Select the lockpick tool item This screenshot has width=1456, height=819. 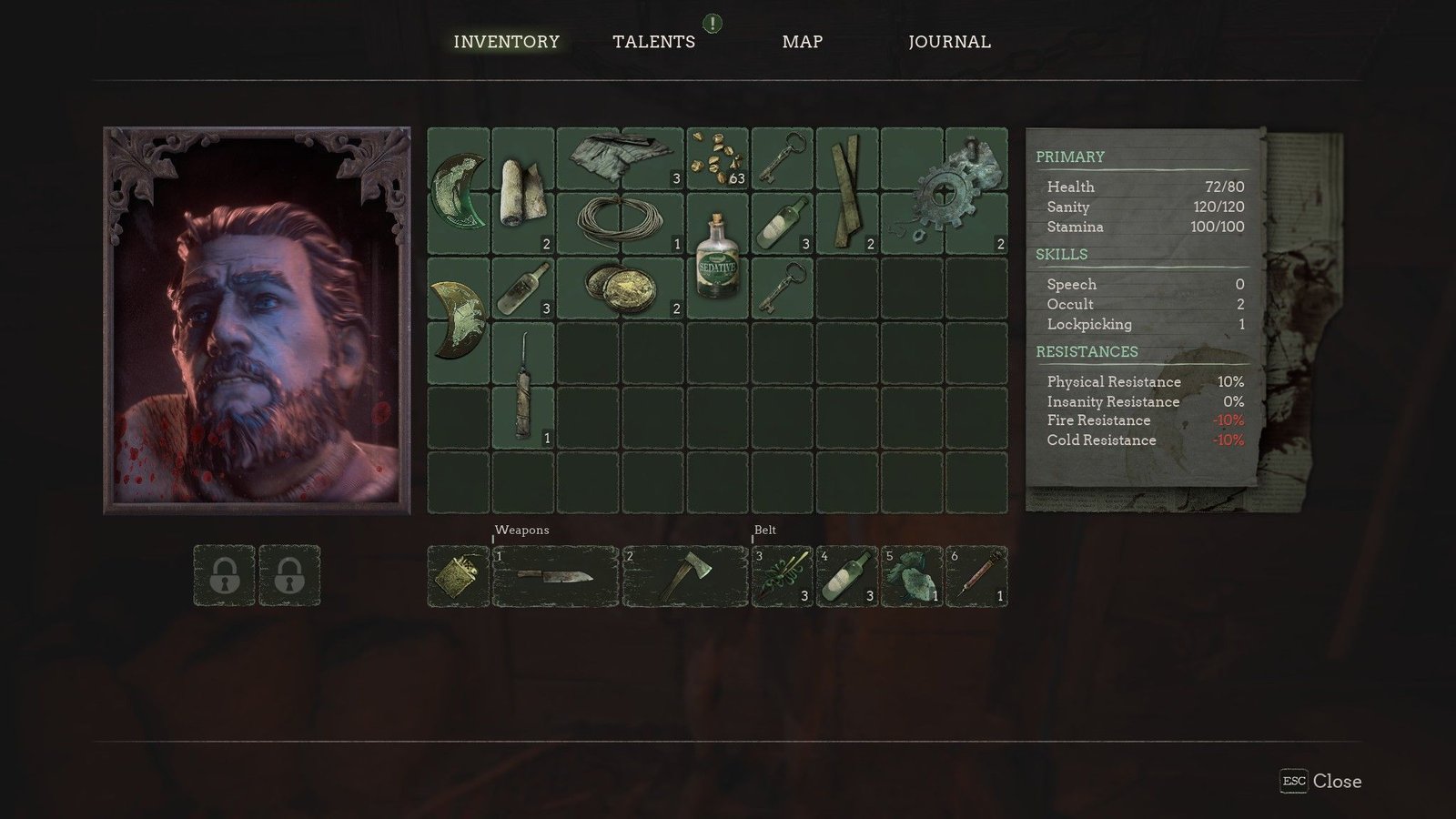[x=522, y=386]
